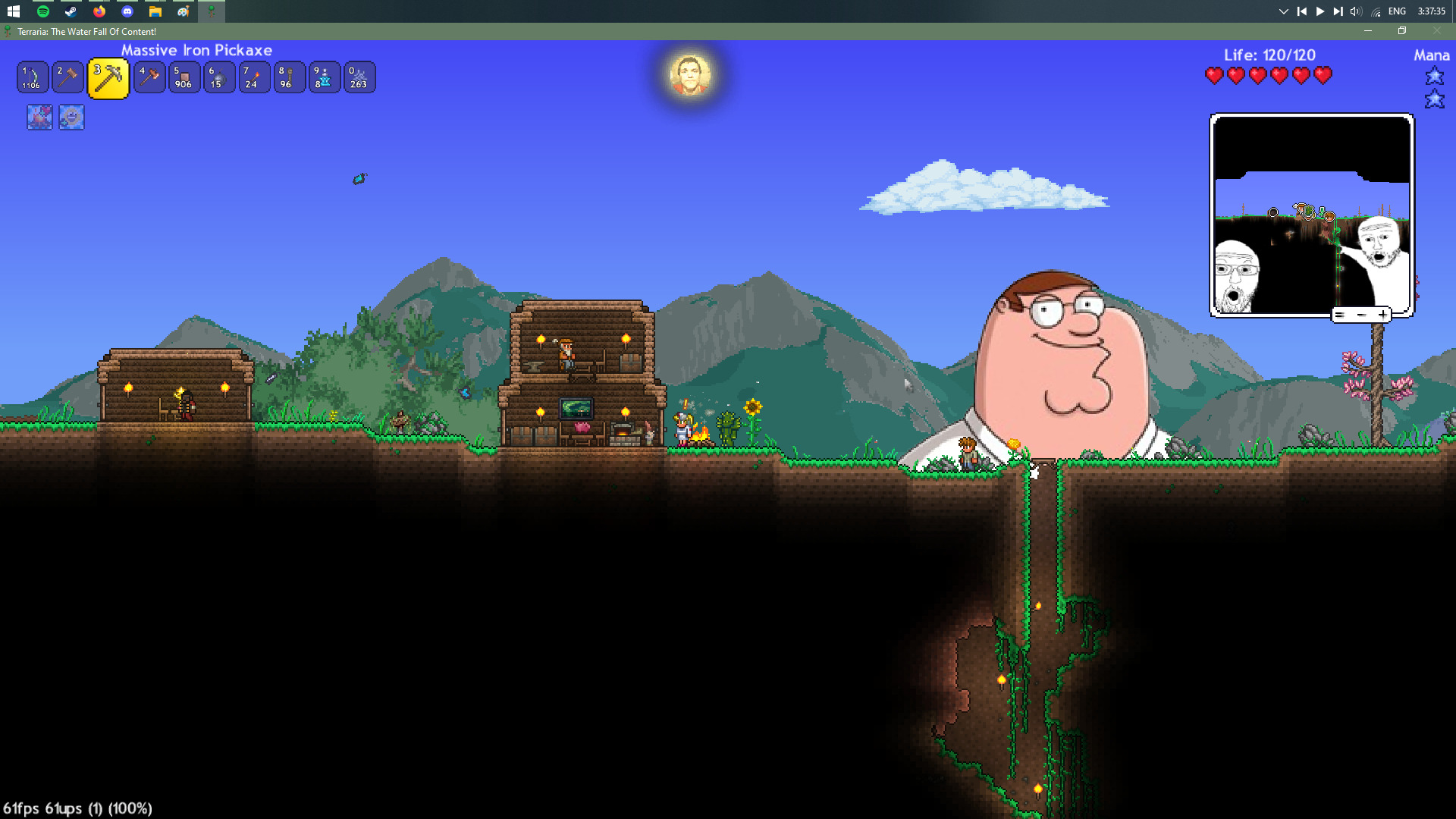Restore down the Terraria window
The width and height of the screenshot is (1456, 819).
(1402, 31)
